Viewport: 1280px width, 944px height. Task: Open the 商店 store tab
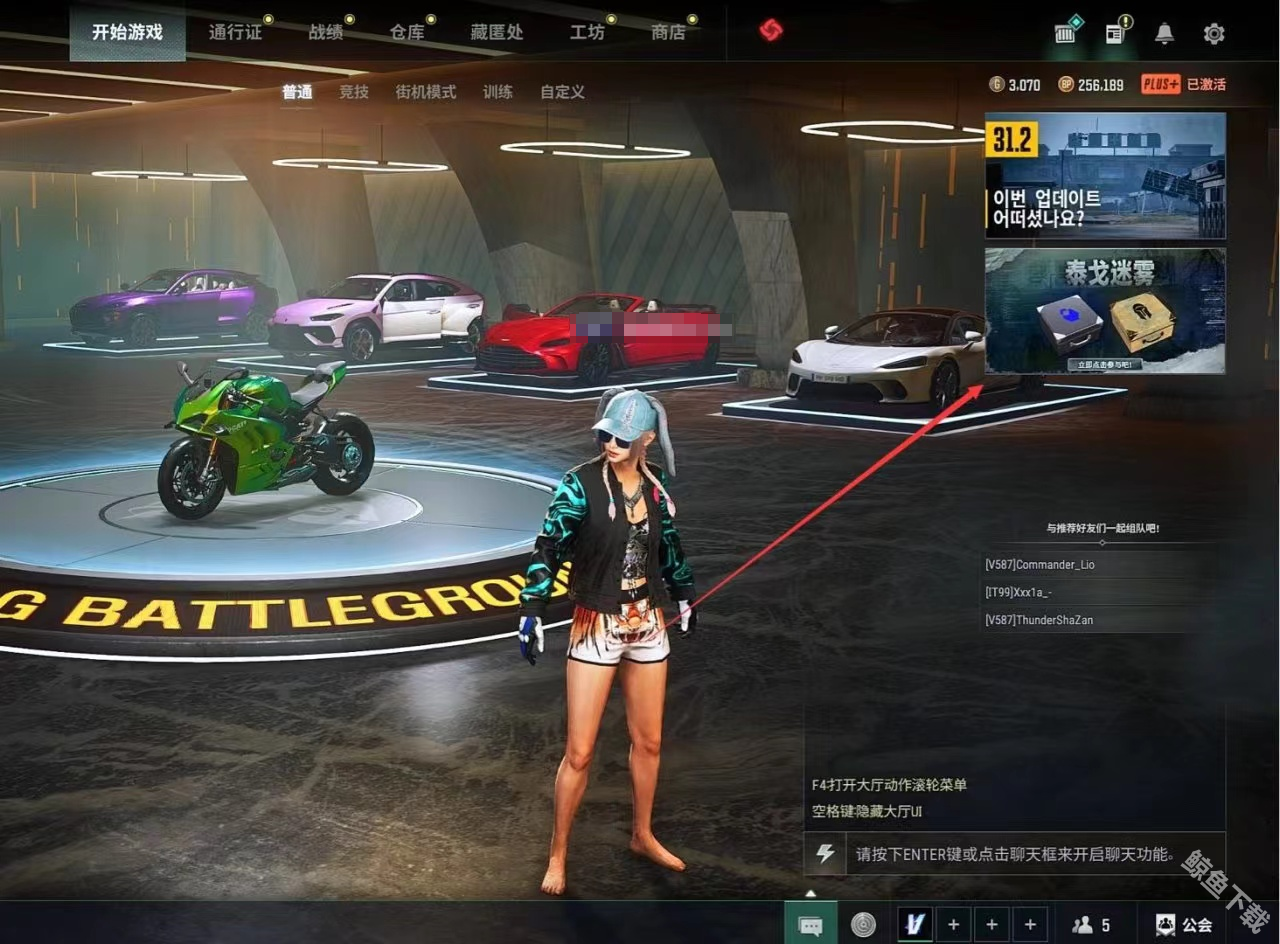point(668,32)
